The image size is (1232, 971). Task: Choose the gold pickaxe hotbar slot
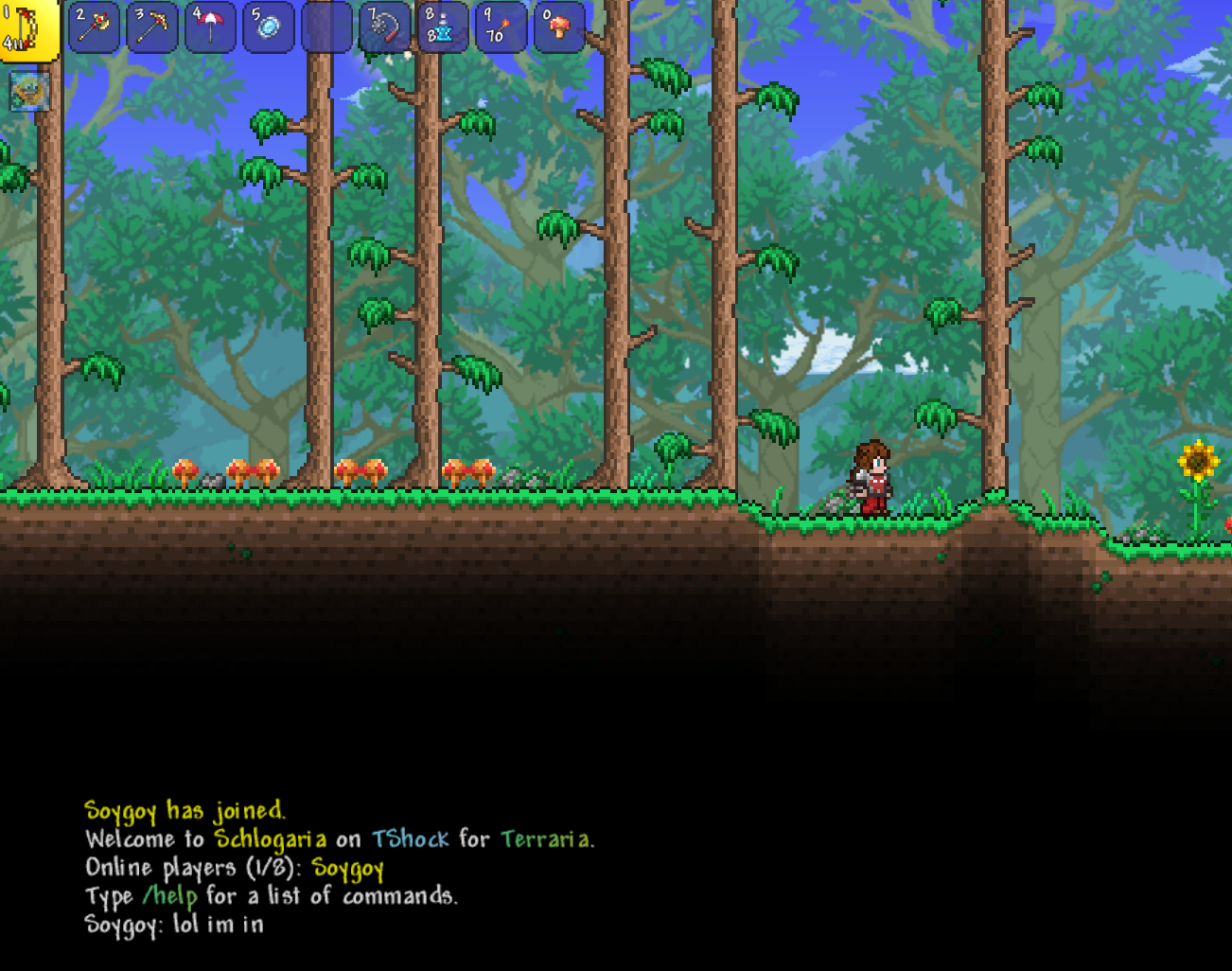click(x=152, y=27)
